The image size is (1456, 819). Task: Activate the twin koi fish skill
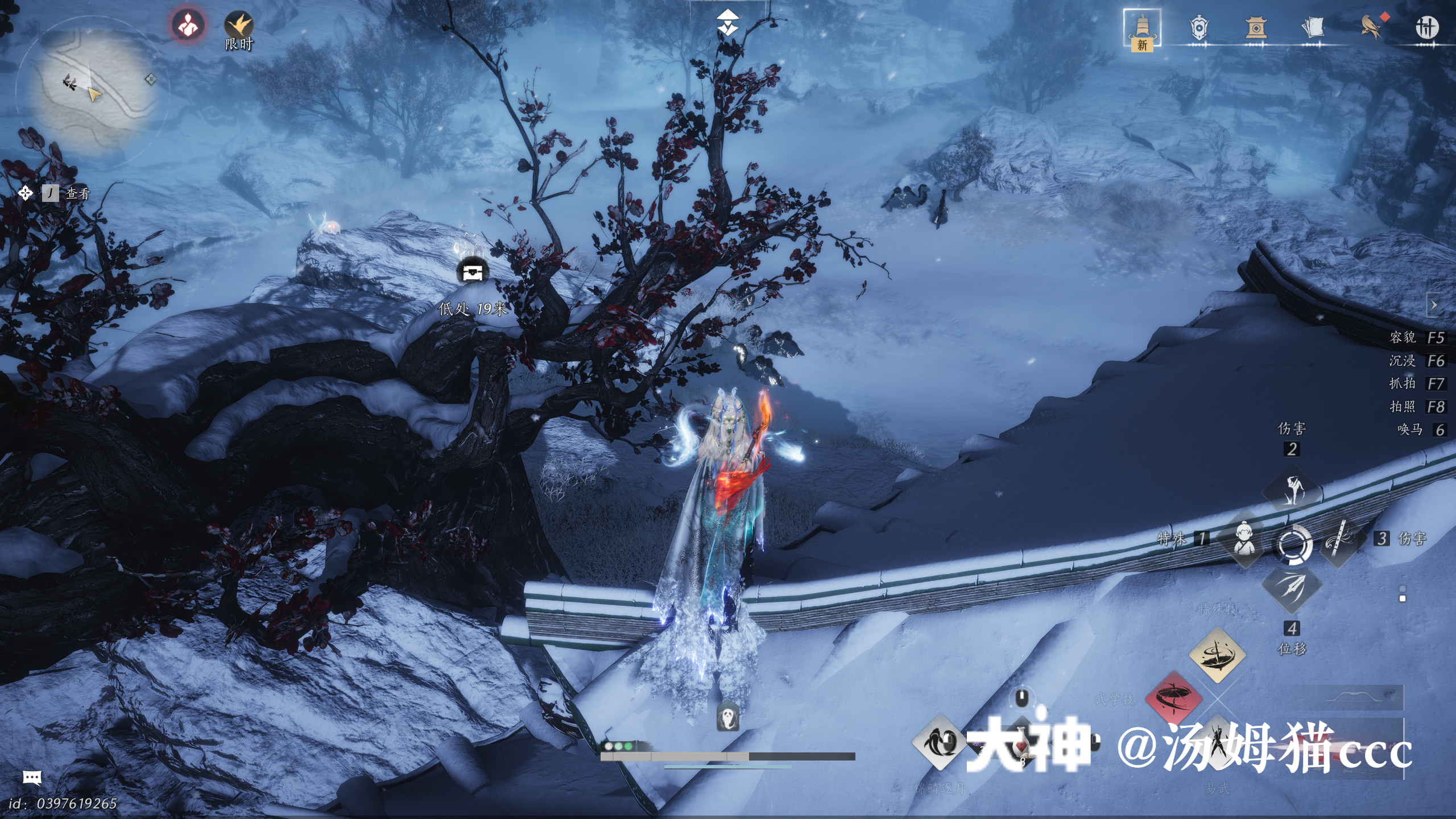939,742
